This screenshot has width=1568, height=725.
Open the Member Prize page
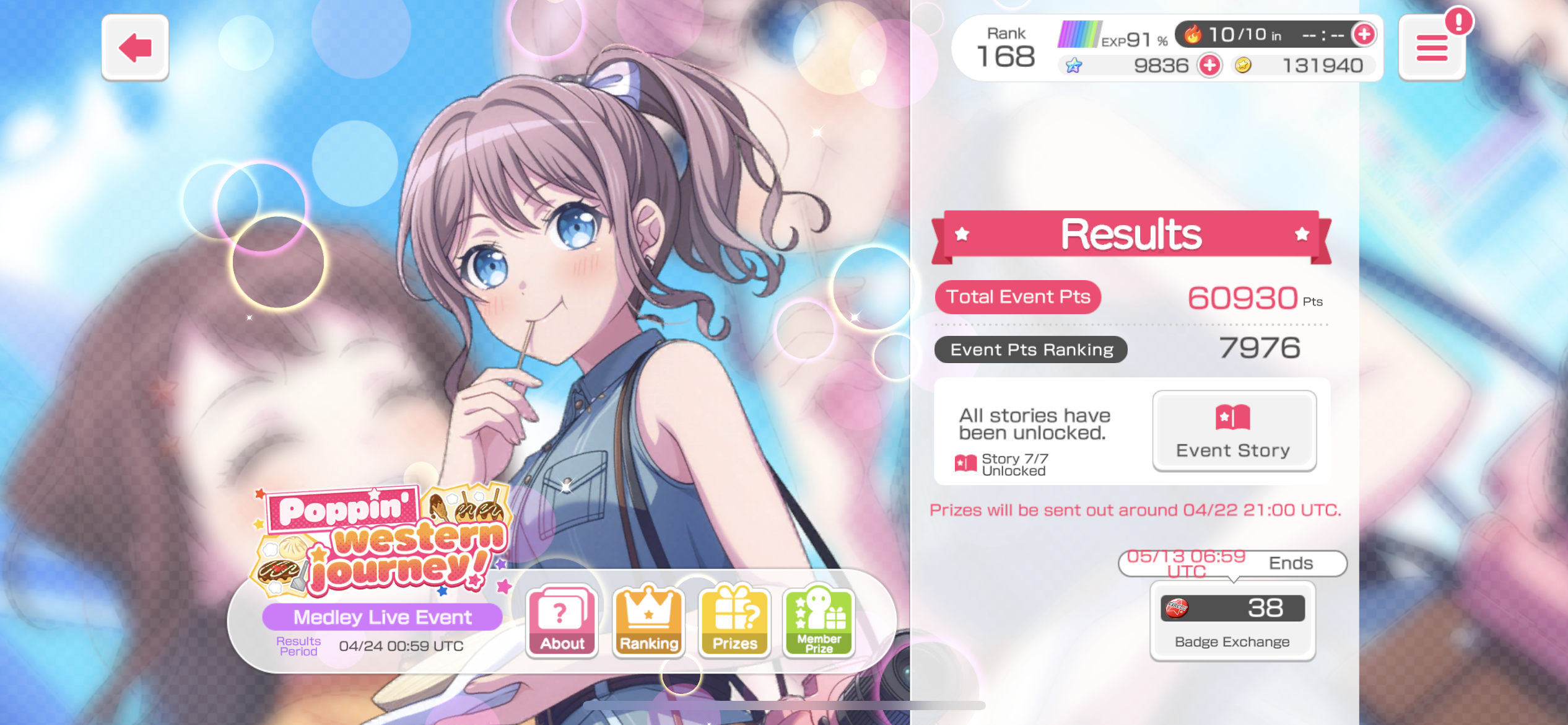[819, 621]
